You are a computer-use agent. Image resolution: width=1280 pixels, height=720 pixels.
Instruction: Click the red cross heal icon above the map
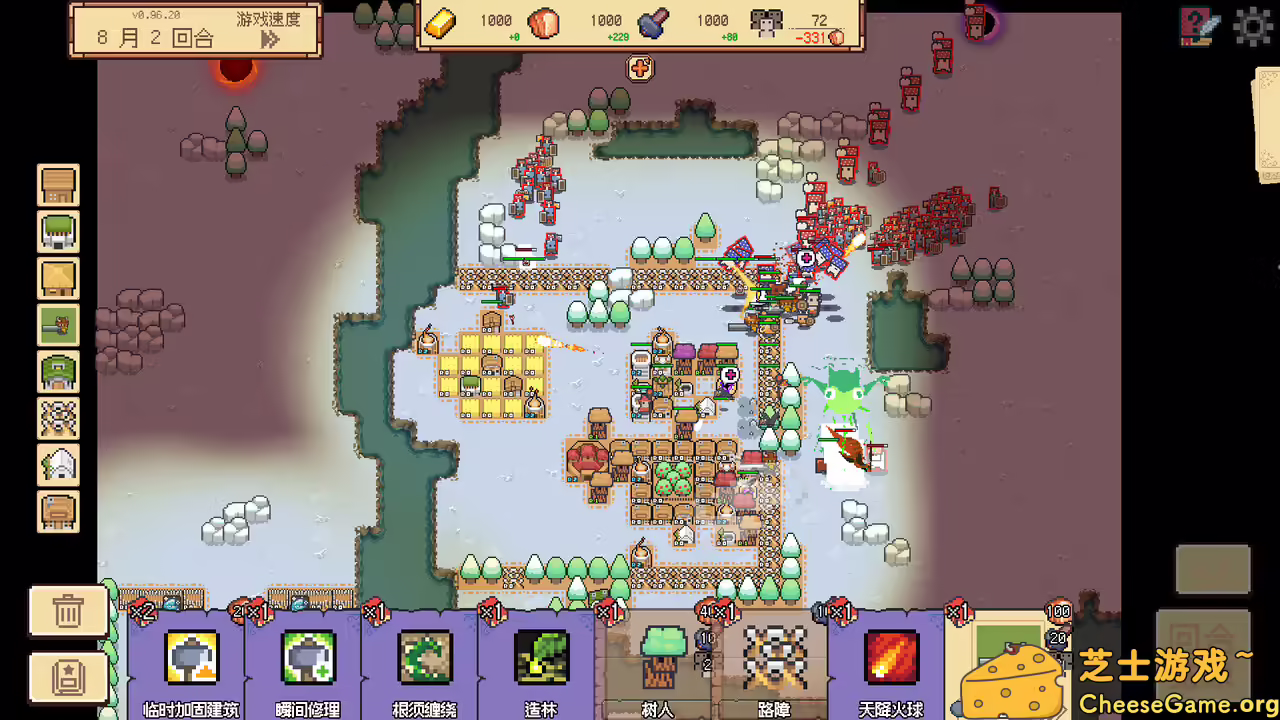639,69
